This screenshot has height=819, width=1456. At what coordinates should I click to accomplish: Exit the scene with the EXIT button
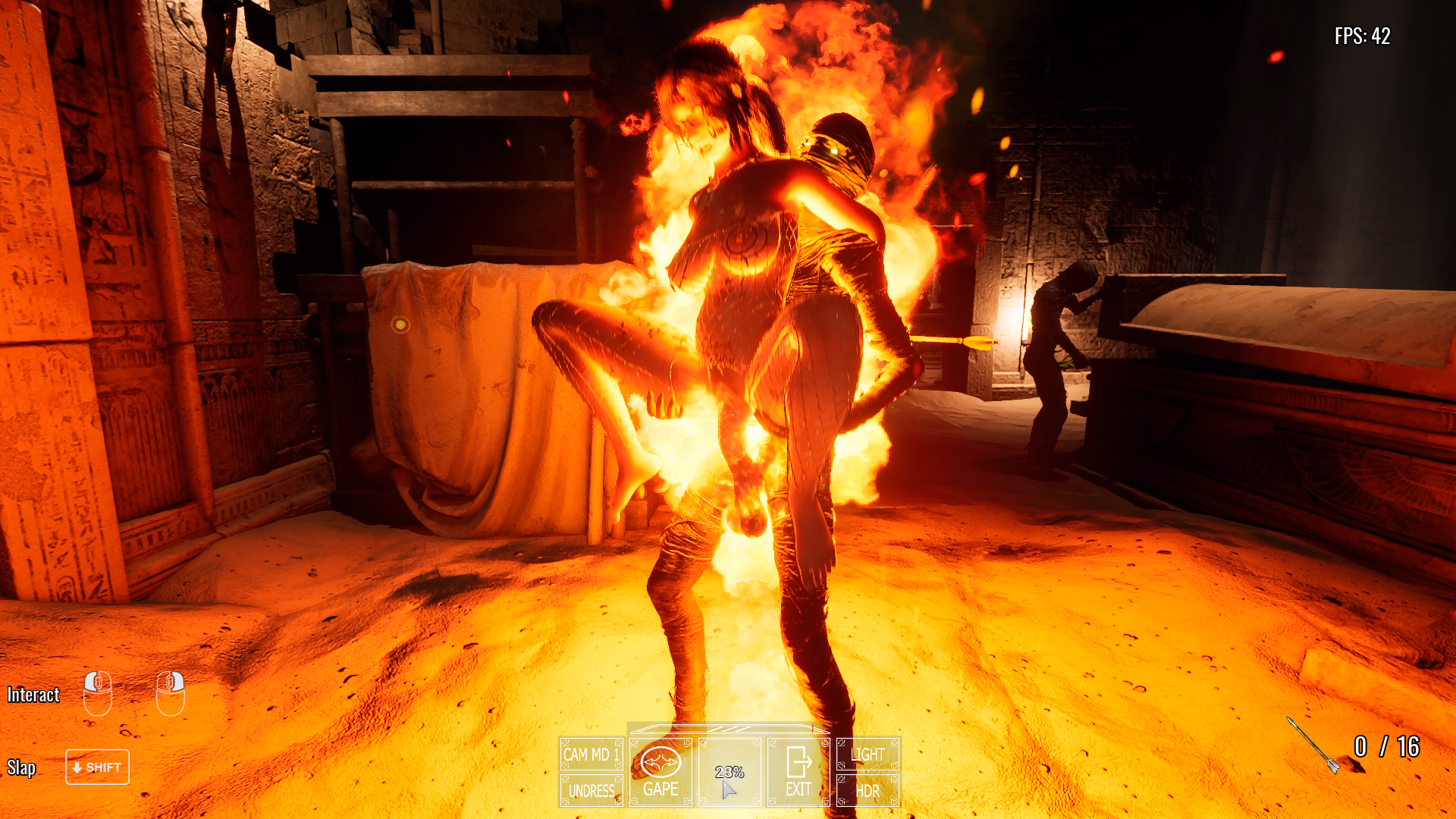tap(799, 772)
